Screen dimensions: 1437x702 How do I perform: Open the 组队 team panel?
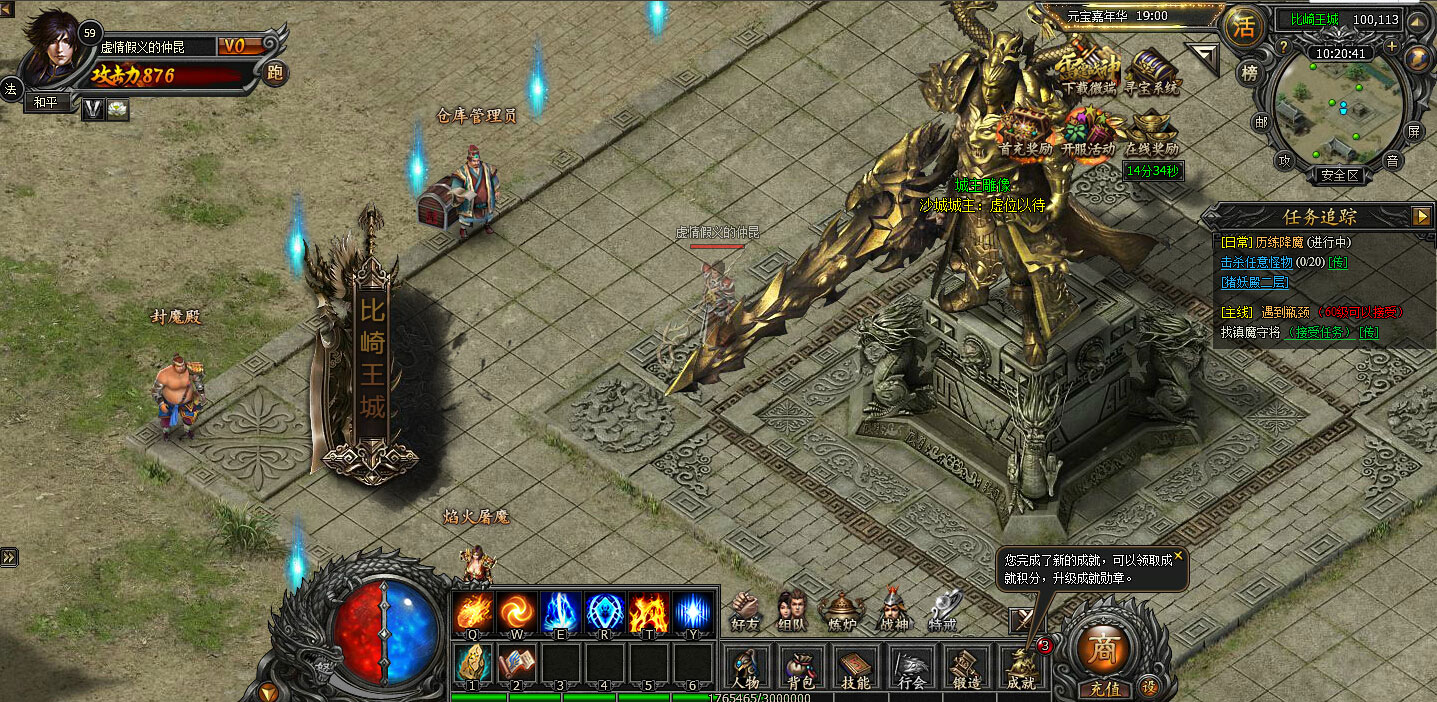pos(792,609)
